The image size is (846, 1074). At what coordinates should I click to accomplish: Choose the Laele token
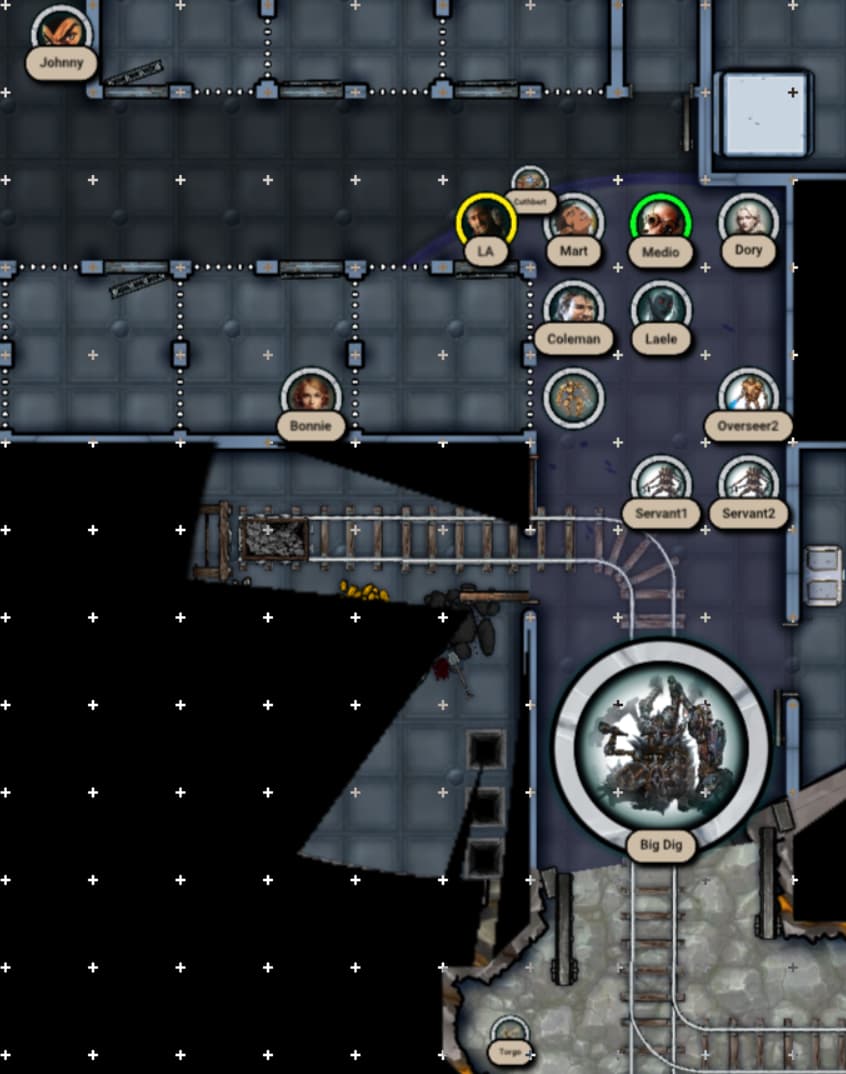[x=661, y=309]
